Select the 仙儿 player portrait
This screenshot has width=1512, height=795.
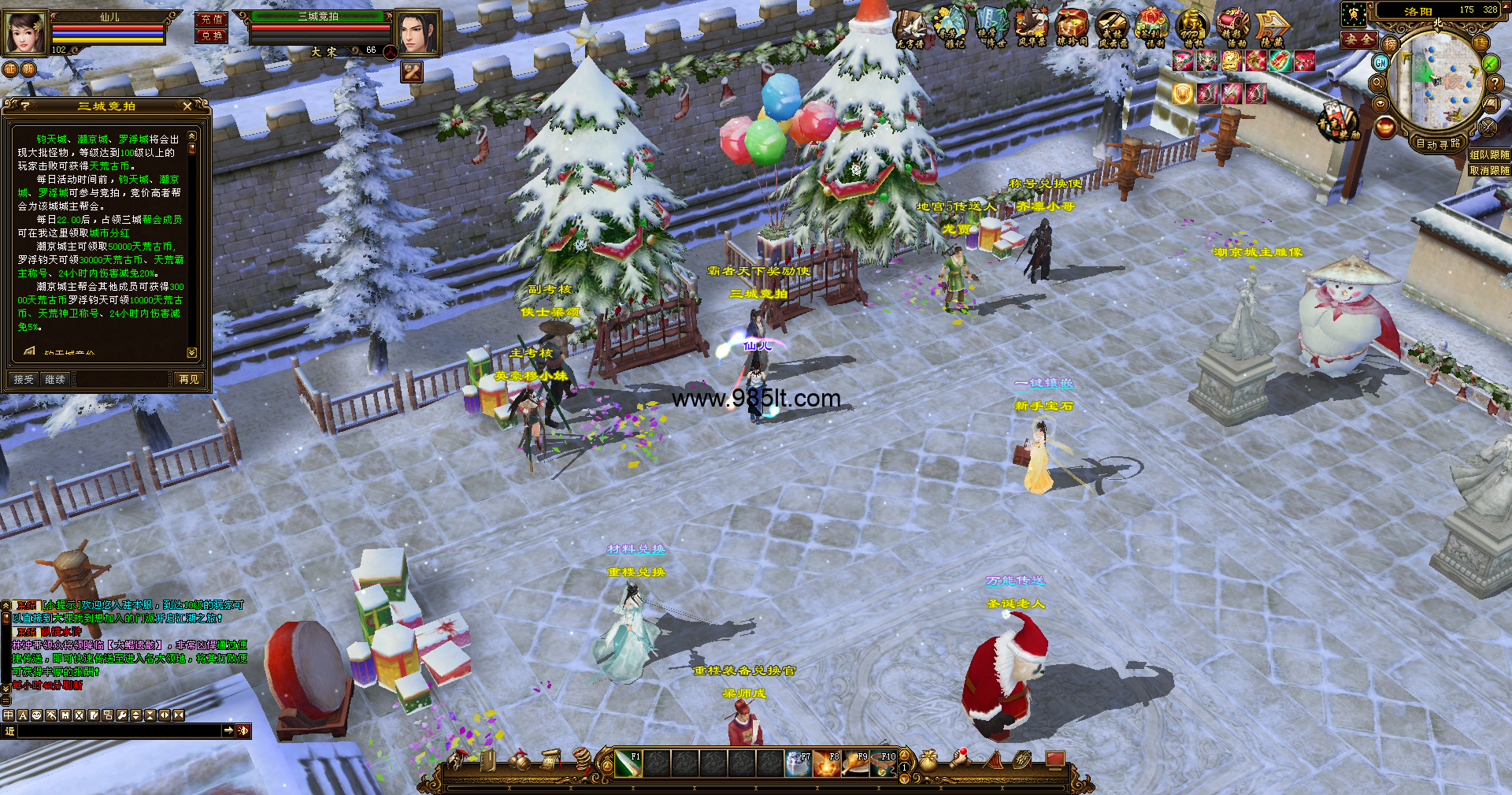[24, 33]
